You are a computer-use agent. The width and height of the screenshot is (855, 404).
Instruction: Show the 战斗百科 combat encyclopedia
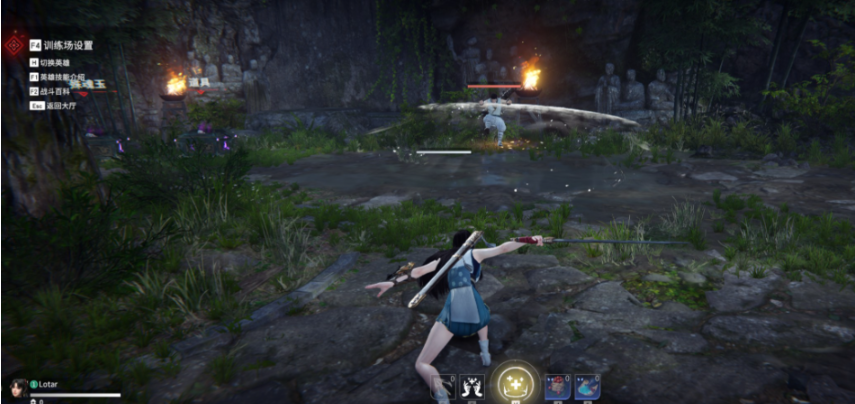(x=55, y=90)
